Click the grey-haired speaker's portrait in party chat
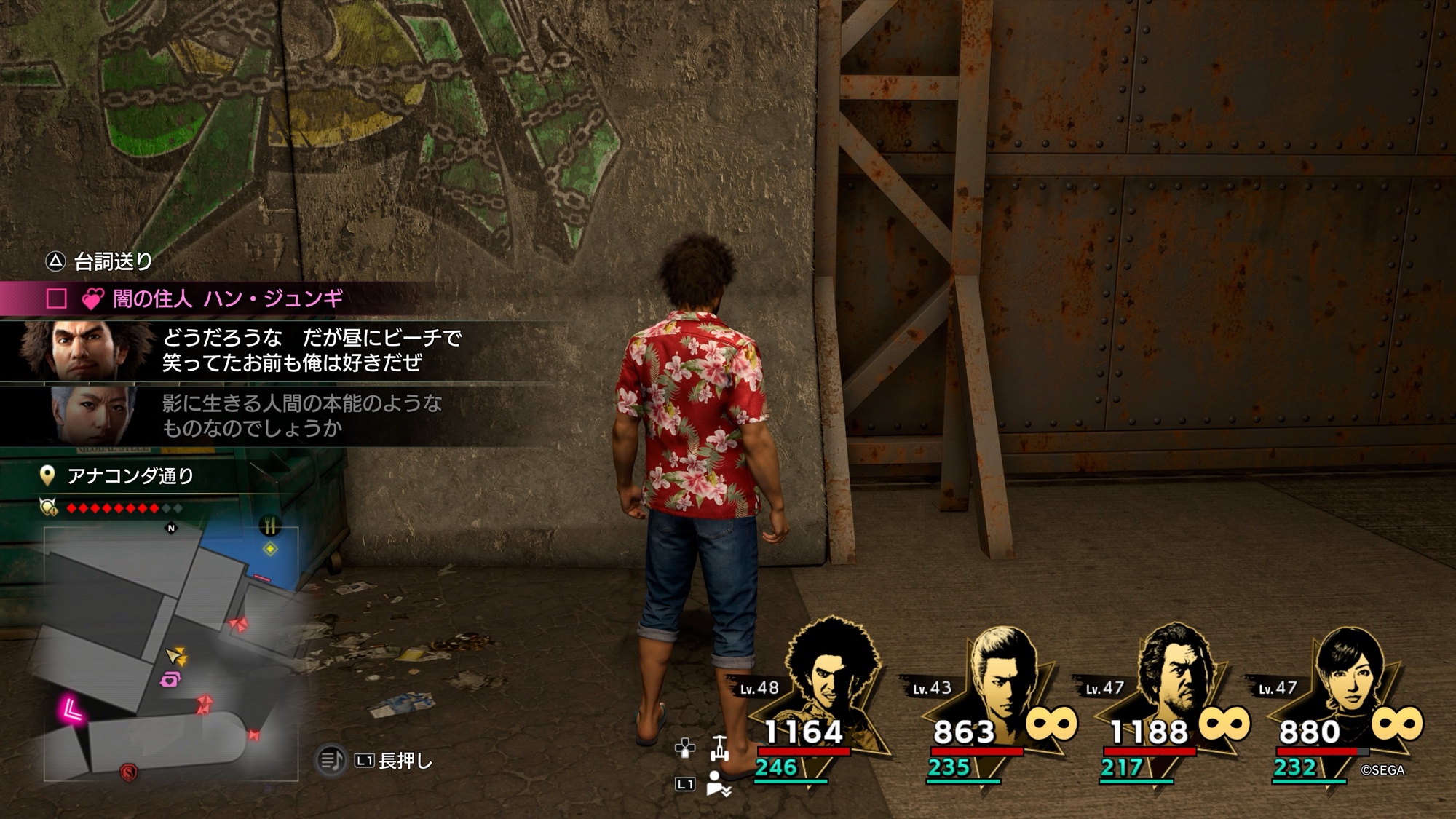Viewport: 1456px width, 819px height. click(x=95, y=415)
